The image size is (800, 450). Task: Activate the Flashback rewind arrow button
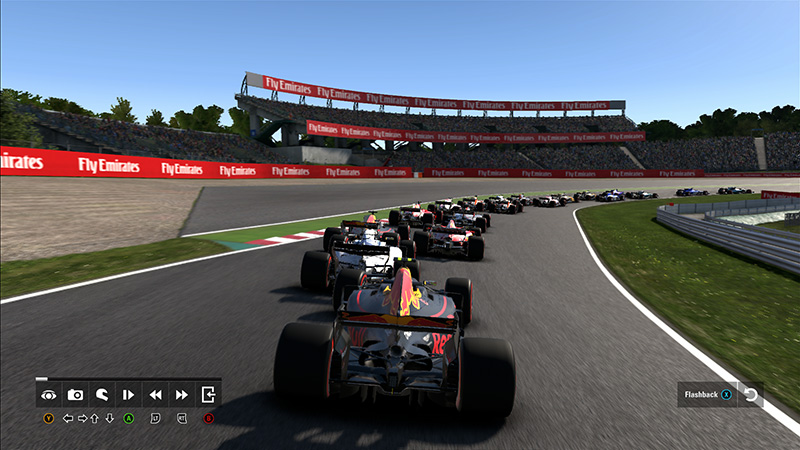click(750, 395)
